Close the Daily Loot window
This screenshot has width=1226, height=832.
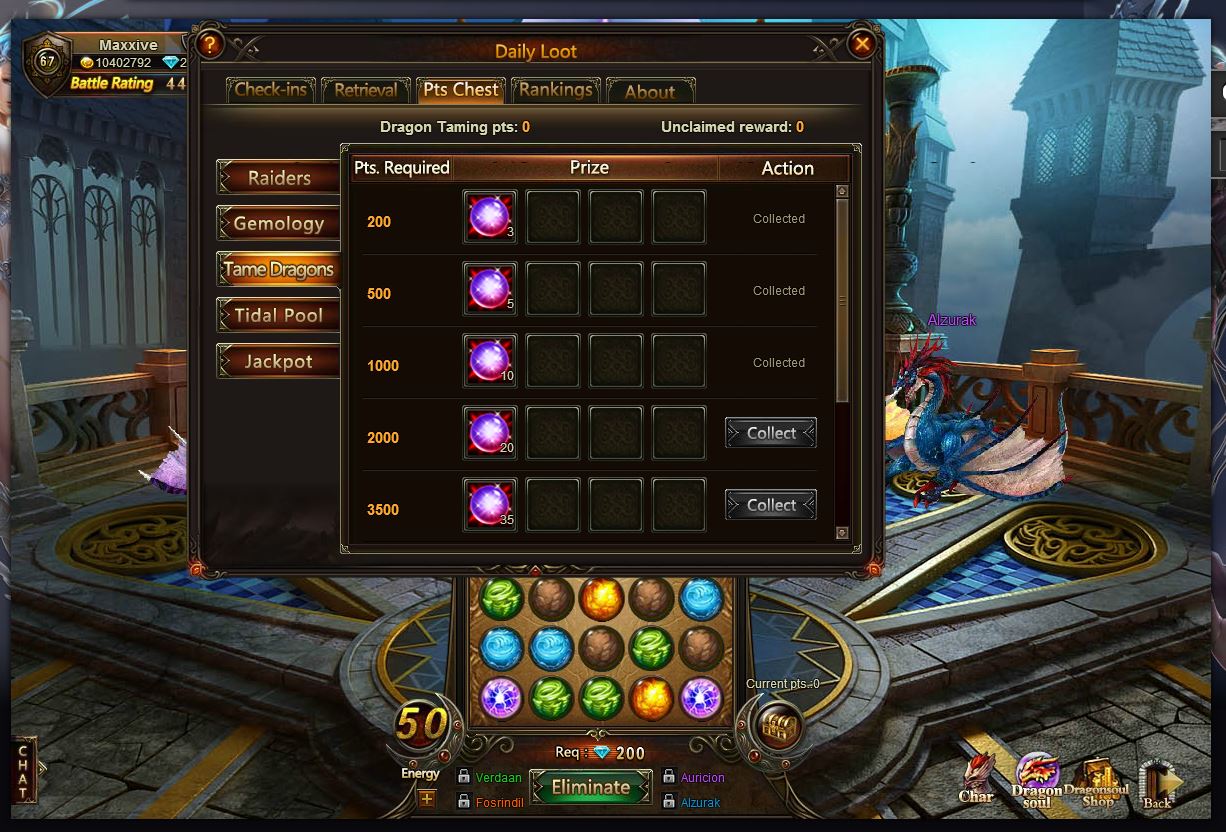click(861, 44)
